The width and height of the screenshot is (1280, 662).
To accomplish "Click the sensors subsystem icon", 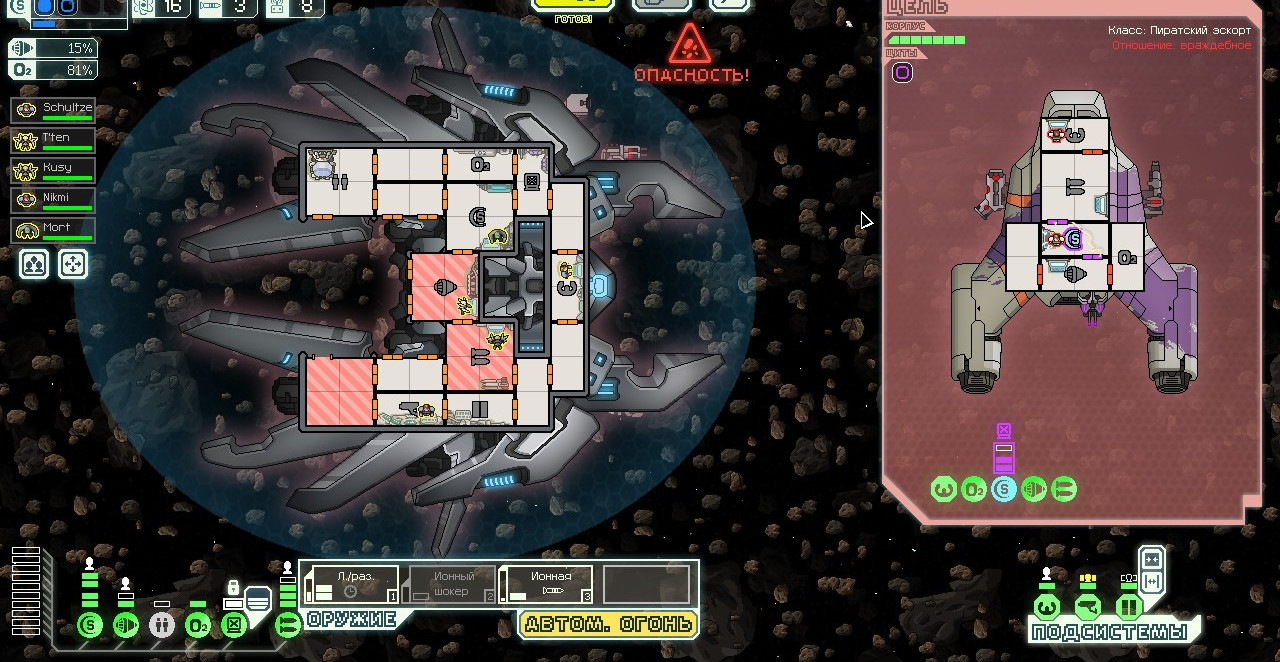I will pos(1088,607).
